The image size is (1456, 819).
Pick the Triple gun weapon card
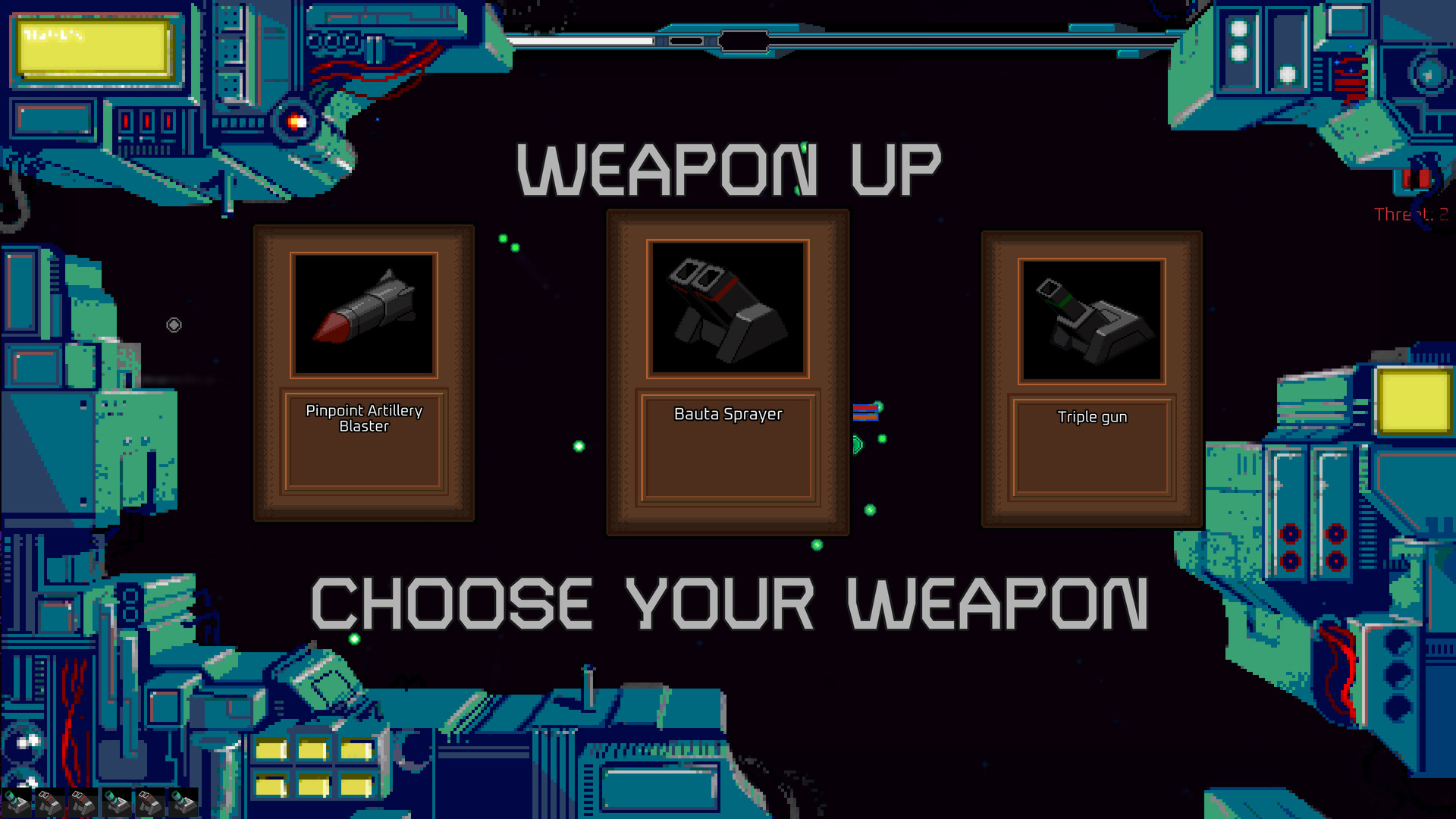coord(1092,375)
